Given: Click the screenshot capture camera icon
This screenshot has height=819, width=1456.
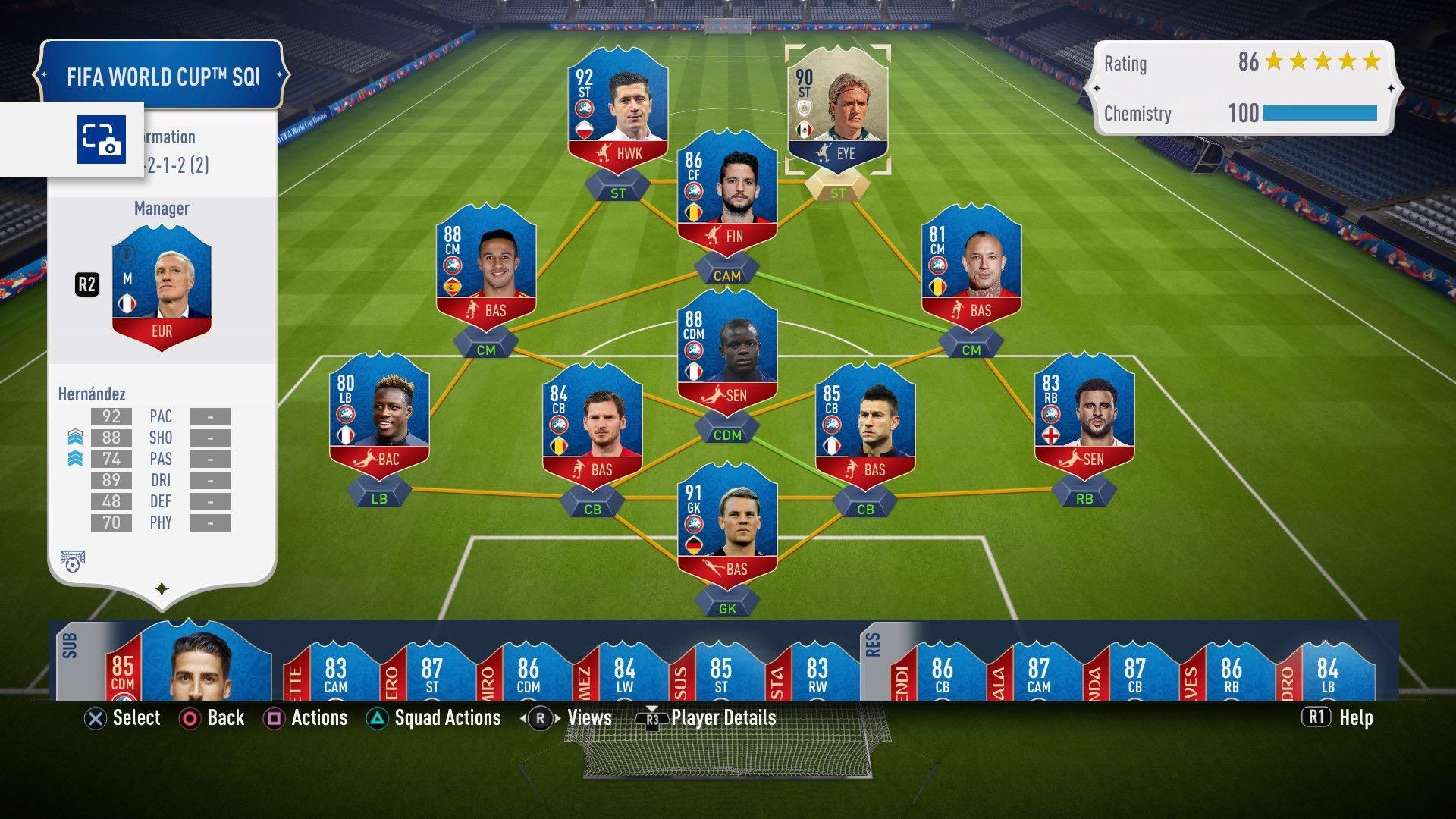Looking at the screenshot, I should coord(101,140).
